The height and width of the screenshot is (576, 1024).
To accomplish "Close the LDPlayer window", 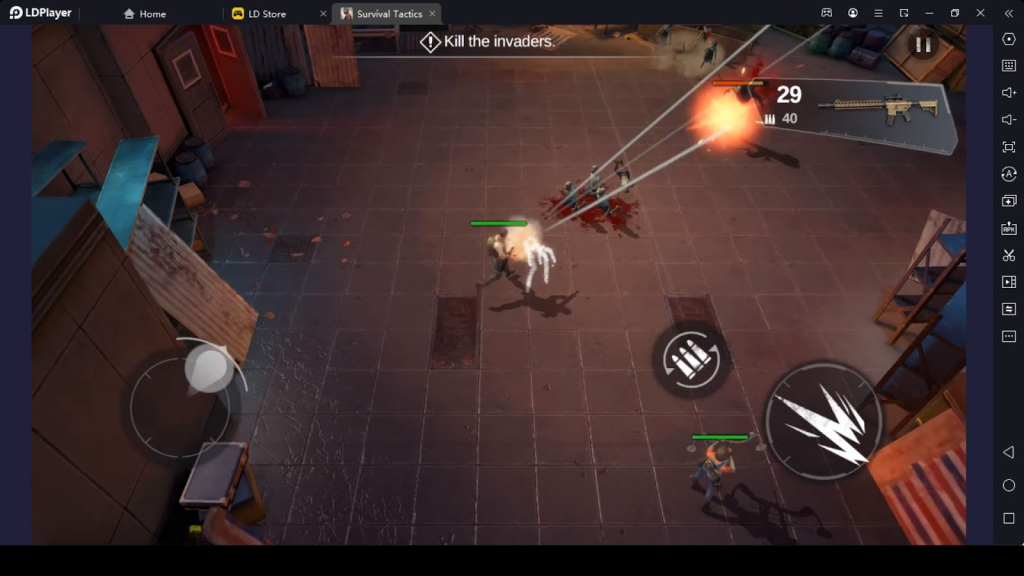I will click(980, 13).
